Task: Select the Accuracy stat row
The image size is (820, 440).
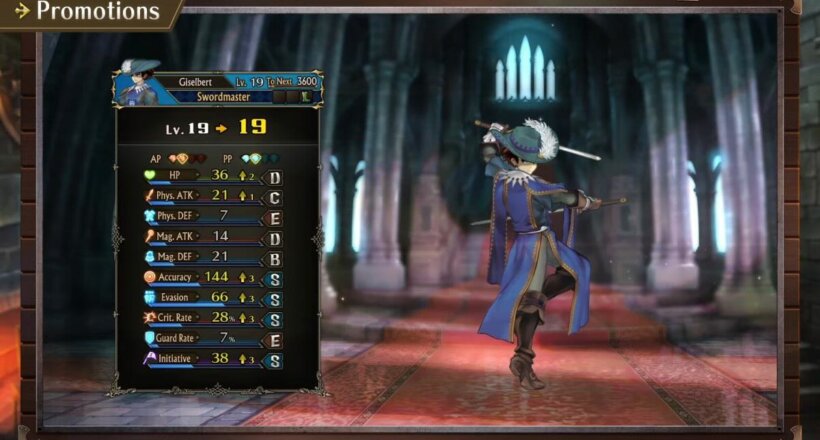Action: tap(210, 277)
